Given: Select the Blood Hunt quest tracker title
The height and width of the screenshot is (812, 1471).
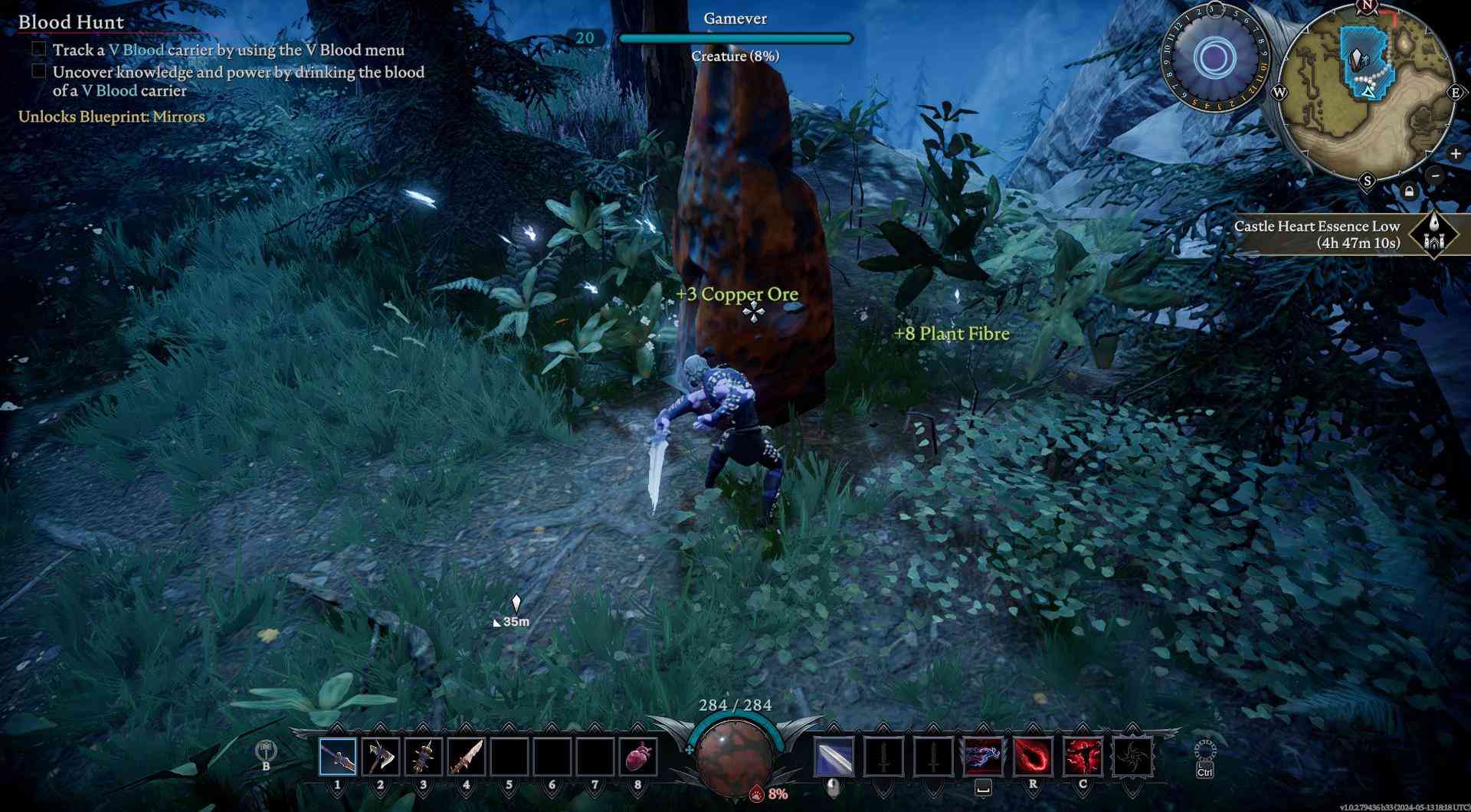Looking at the screenshot, I should 71,22.
